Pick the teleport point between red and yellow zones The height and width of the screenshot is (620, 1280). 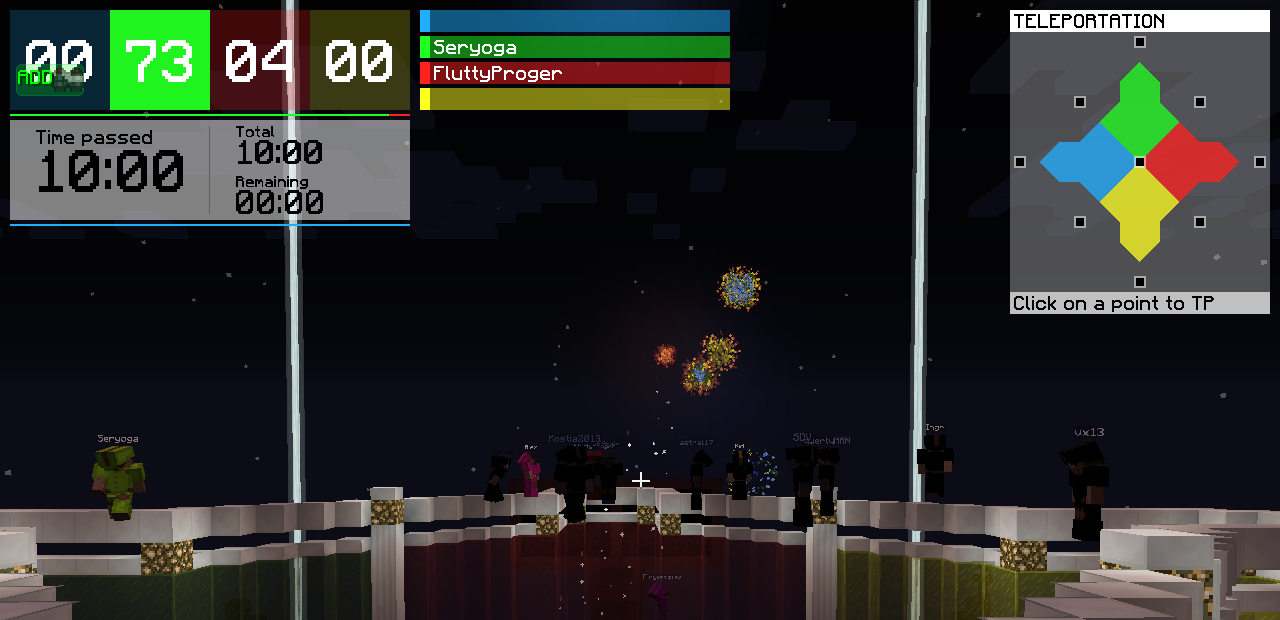1200,222
